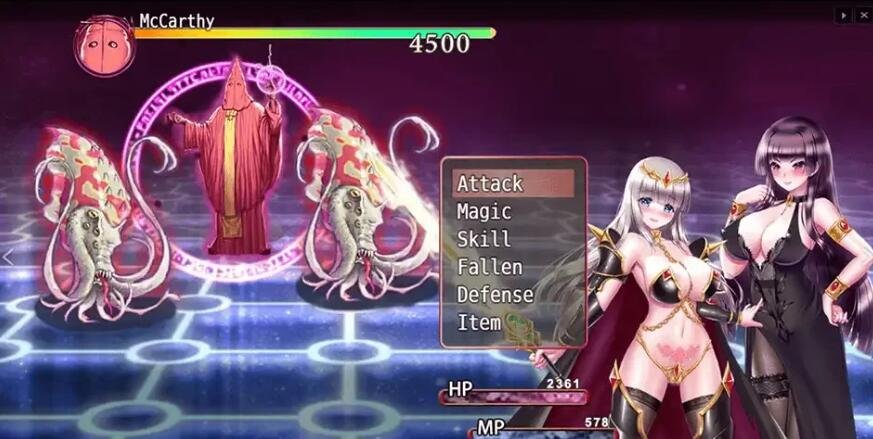The height and width of the screenshot is (439, 873).
Task: Open the Item menu entry
Action: coord(512,323)
